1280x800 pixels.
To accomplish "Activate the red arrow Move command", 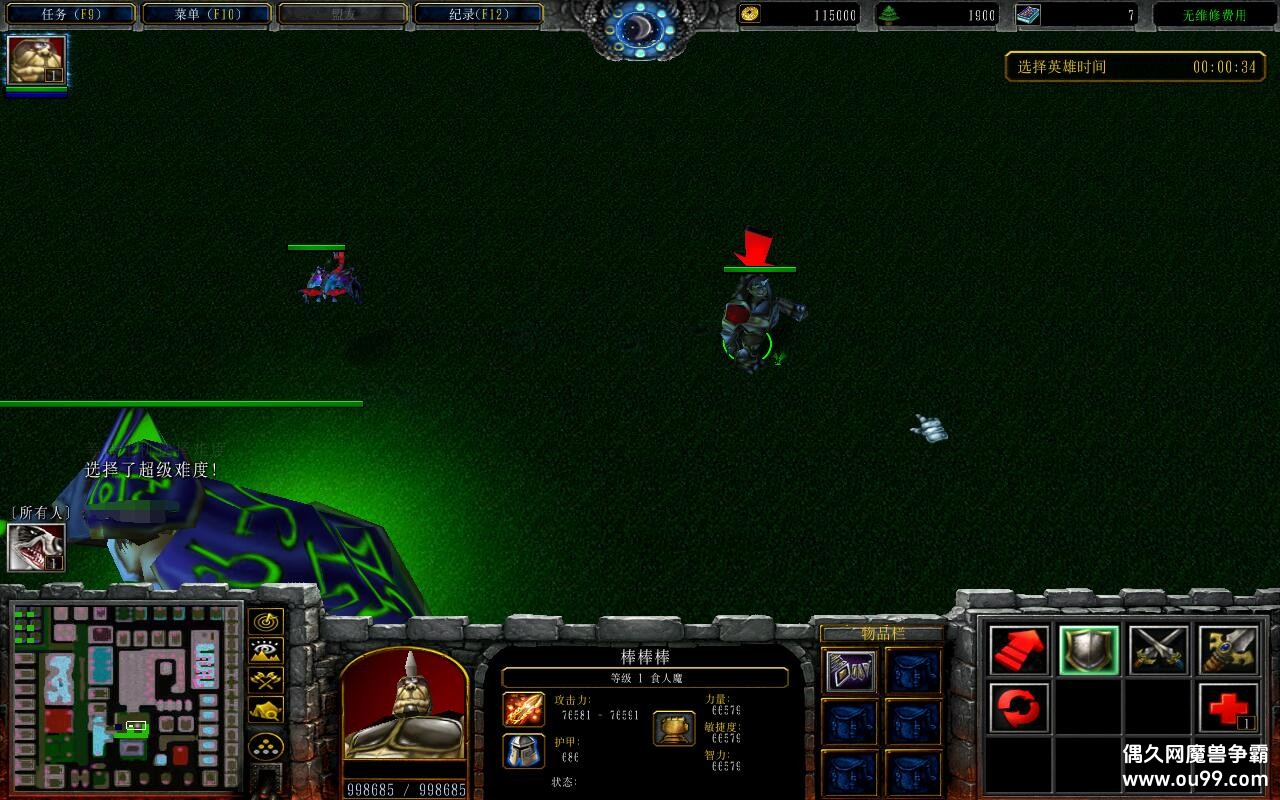I will (x=1020, y=651).
